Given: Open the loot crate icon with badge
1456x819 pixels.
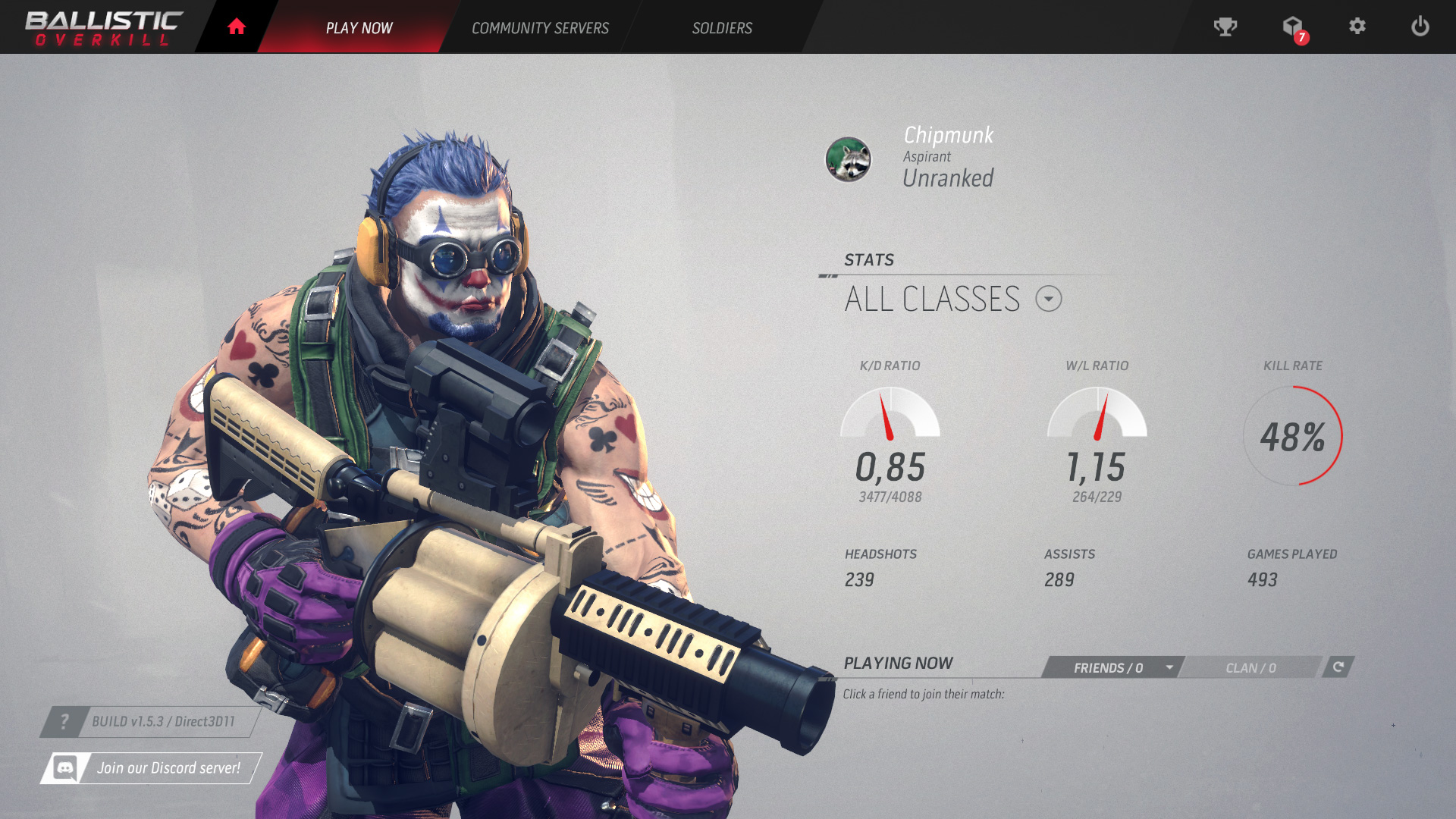Looking at the screenshot, I should tap(1293, 28).
